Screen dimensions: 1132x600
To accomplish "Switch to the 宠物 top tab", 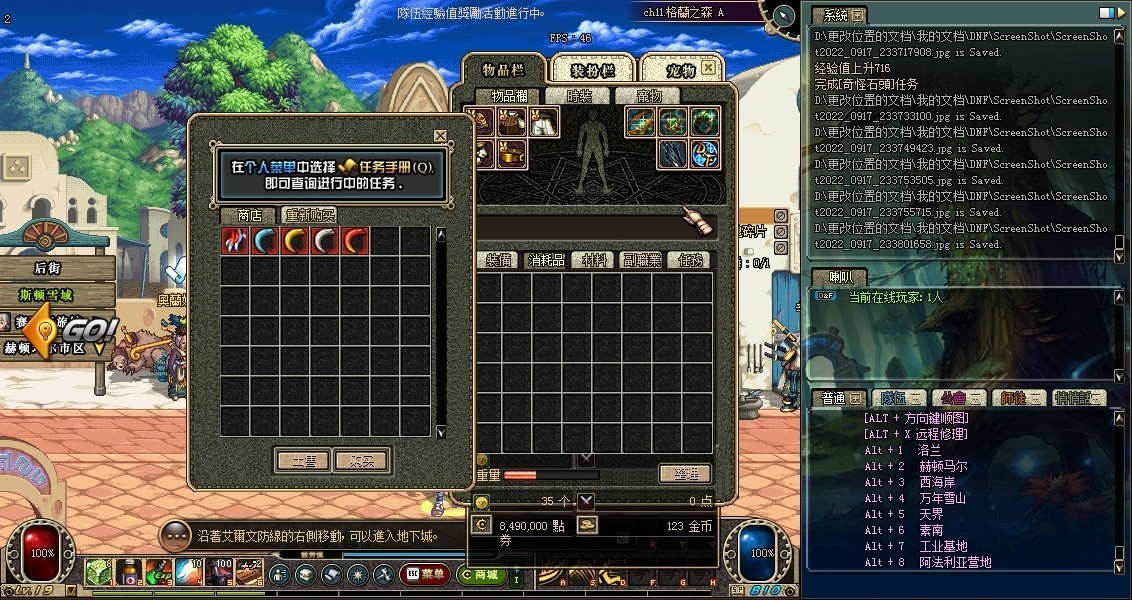I will [x=681, y=70].
